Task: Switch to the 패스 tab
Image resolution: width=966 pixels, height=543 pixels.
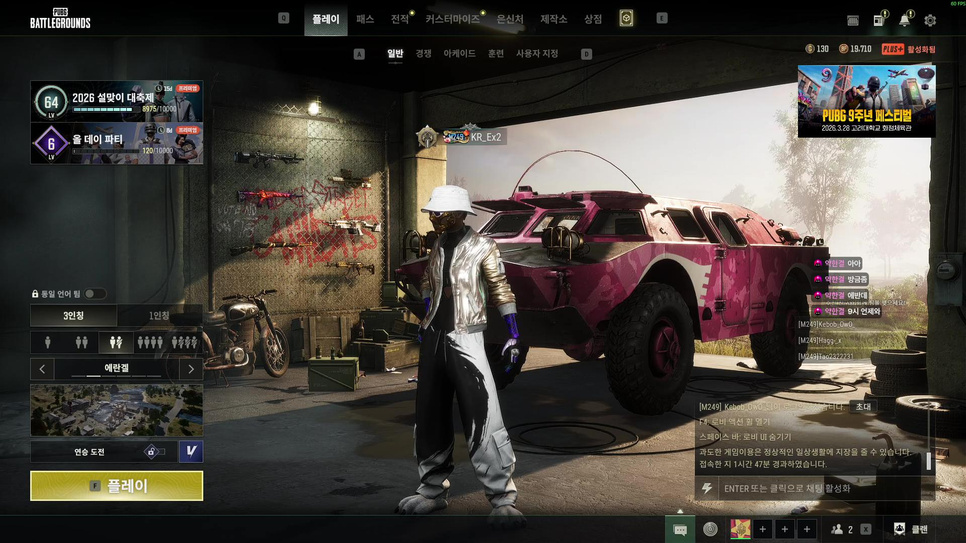Action: (x=365, y=19)
